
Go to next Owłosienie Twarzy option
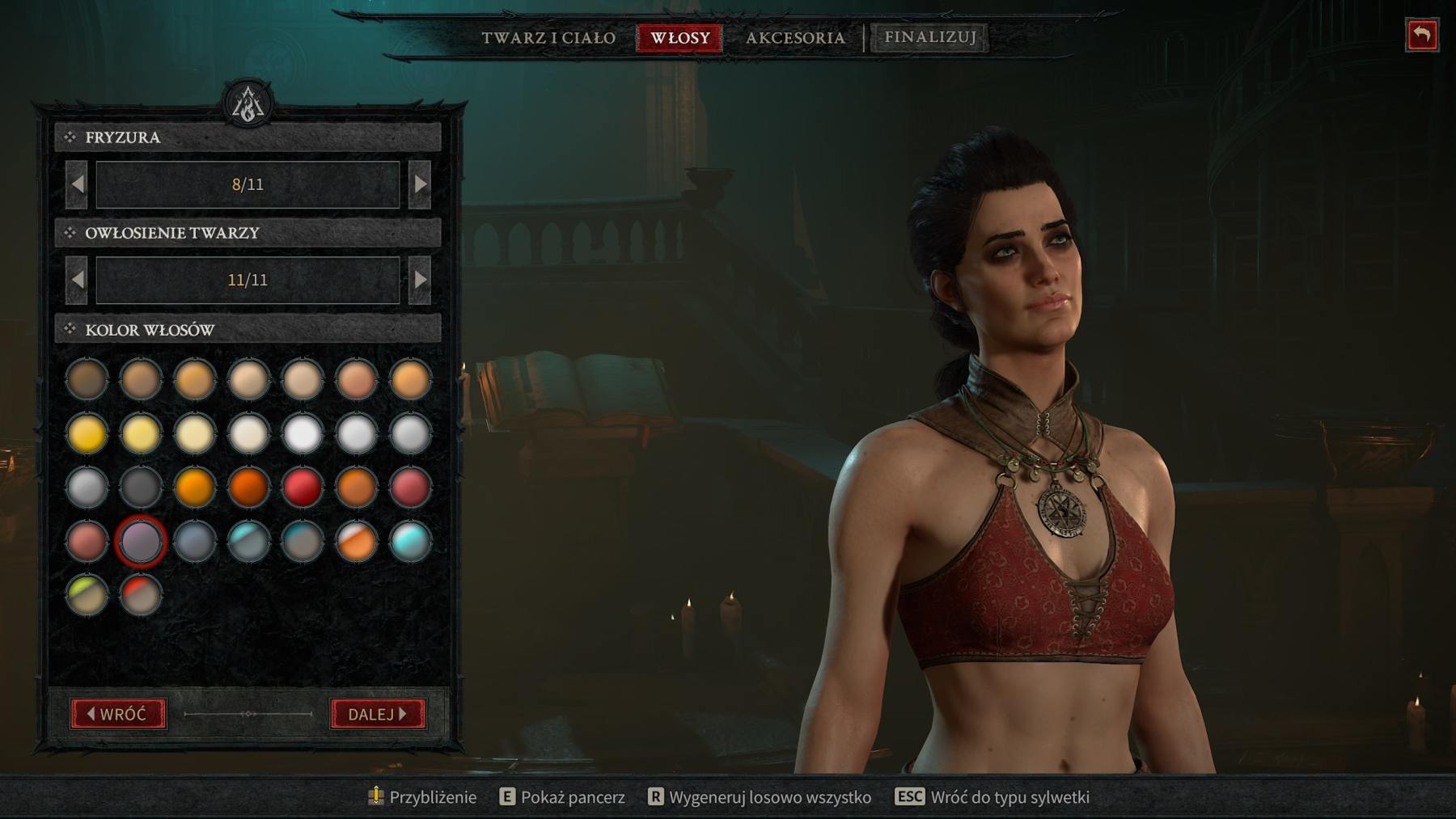[420, 280]
